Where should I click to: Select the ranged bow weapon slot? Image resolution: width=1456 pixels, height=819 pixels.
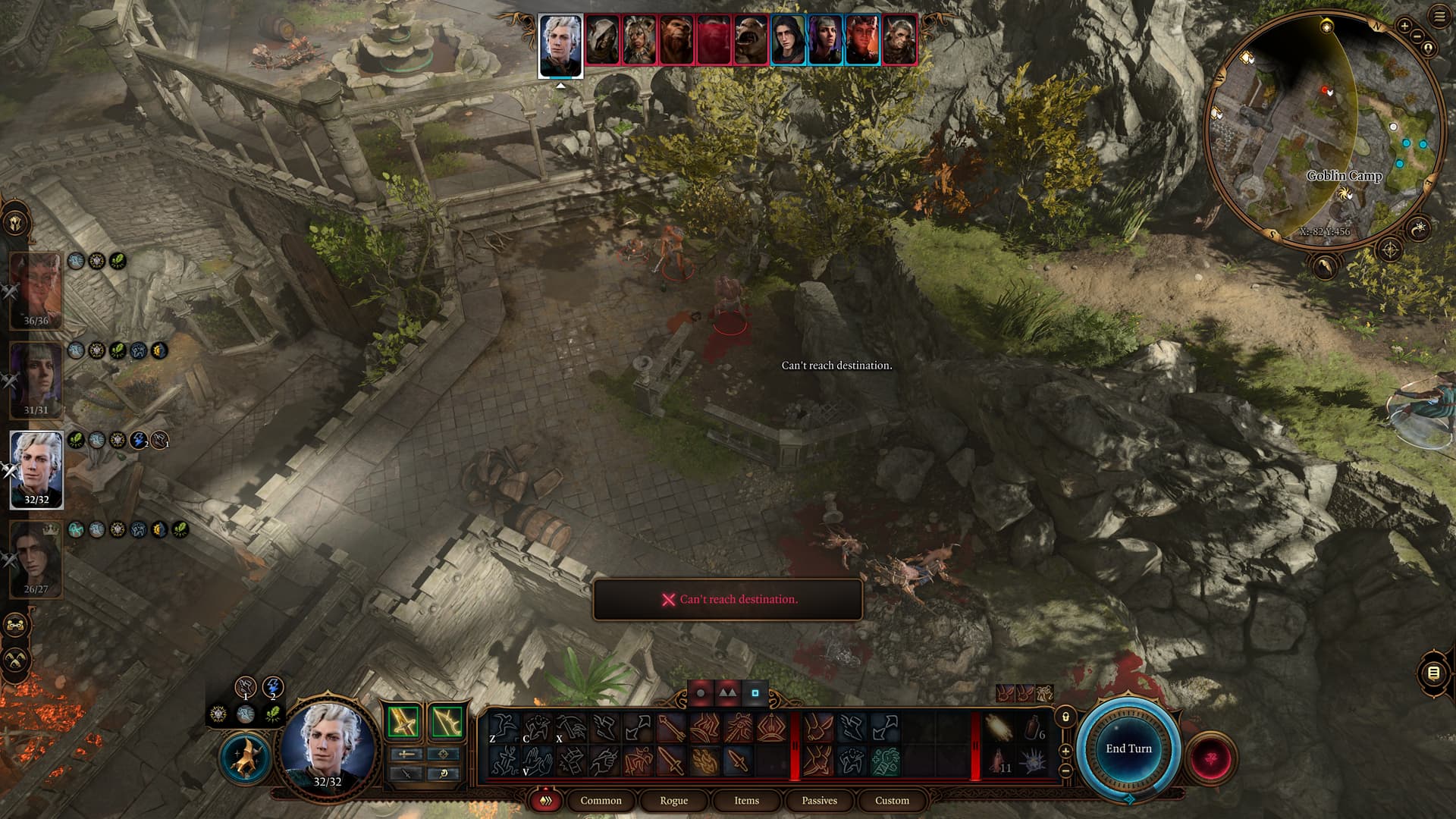pos(447,722)
